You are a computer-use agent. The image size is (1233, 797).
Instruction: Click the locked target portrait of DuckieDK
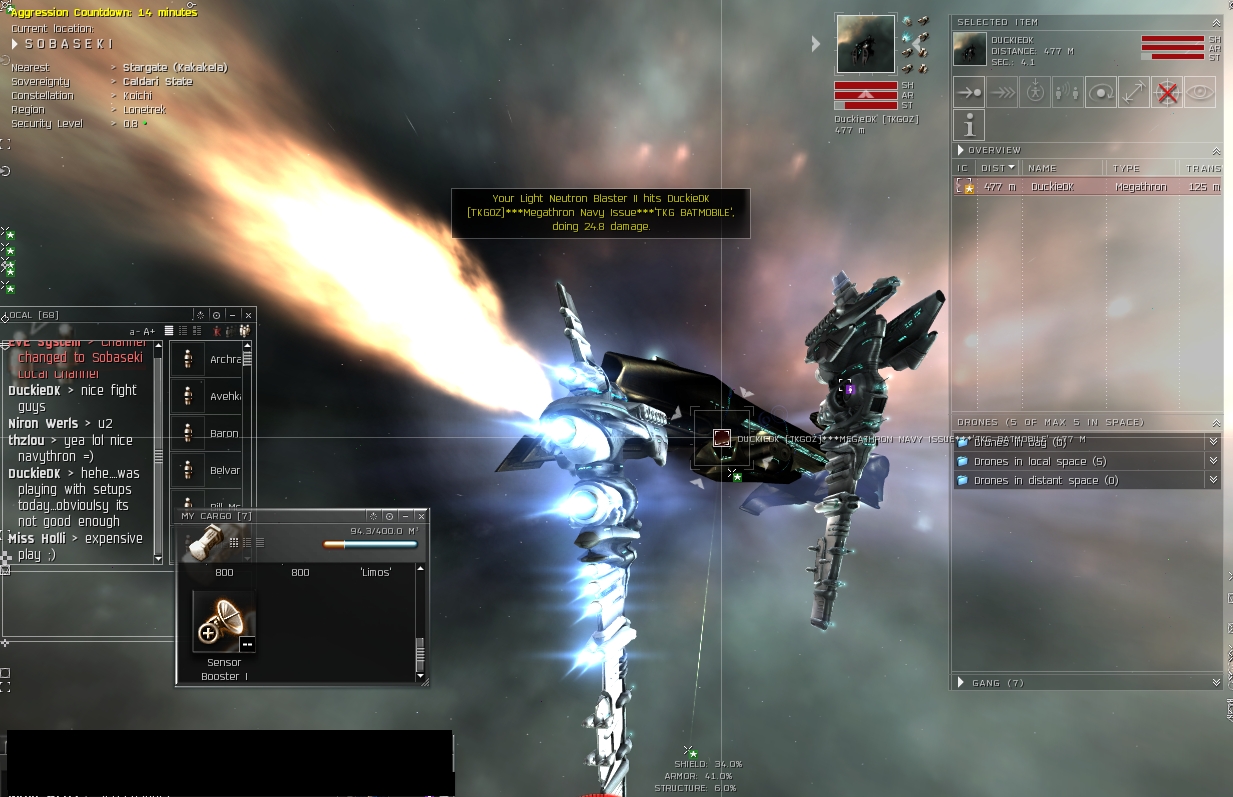(865, 44)
